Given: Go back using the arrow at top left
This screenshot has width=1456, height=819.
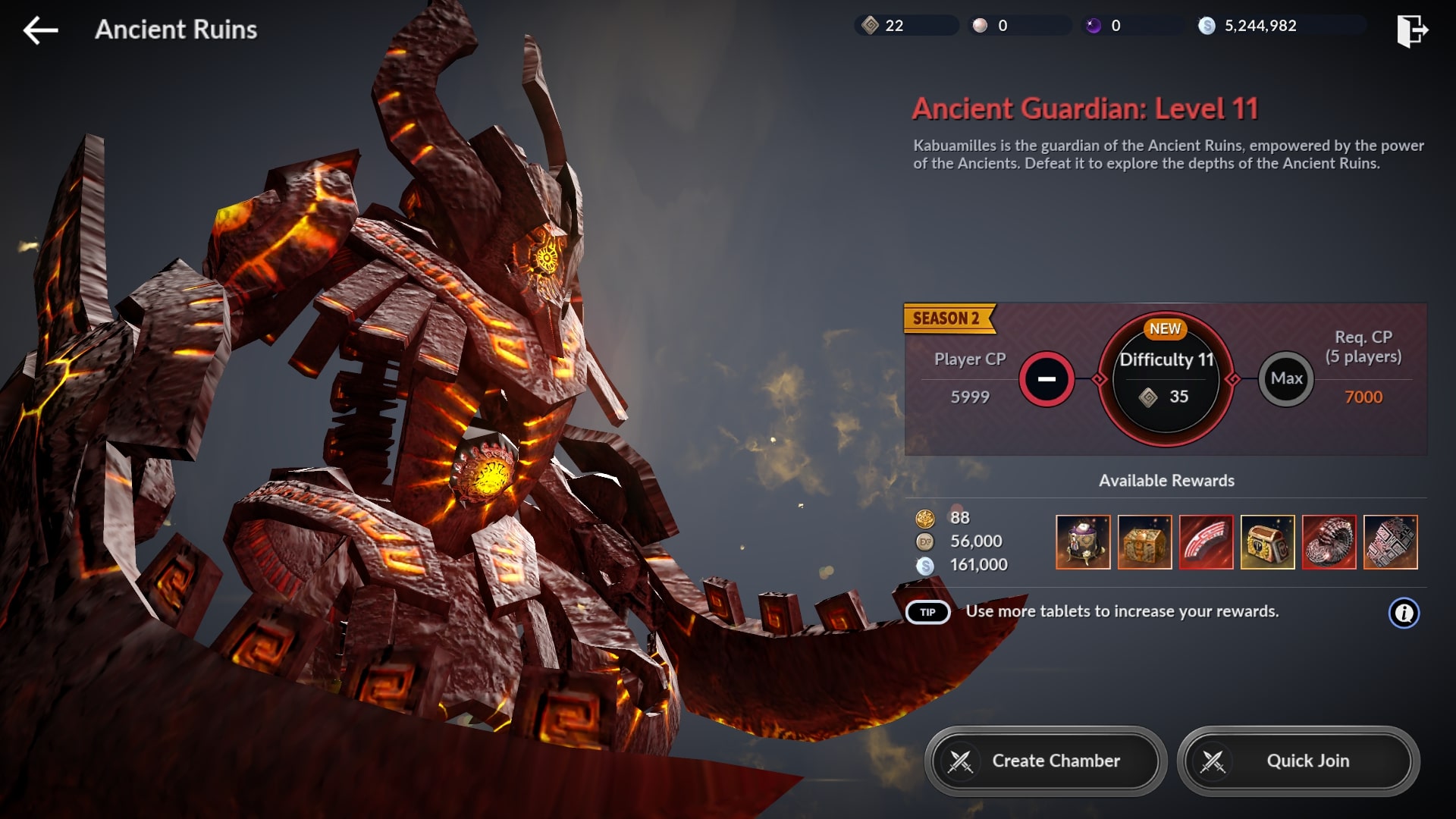Looking at the screenshot, I should pyautogui.click(x=40, y=30).
